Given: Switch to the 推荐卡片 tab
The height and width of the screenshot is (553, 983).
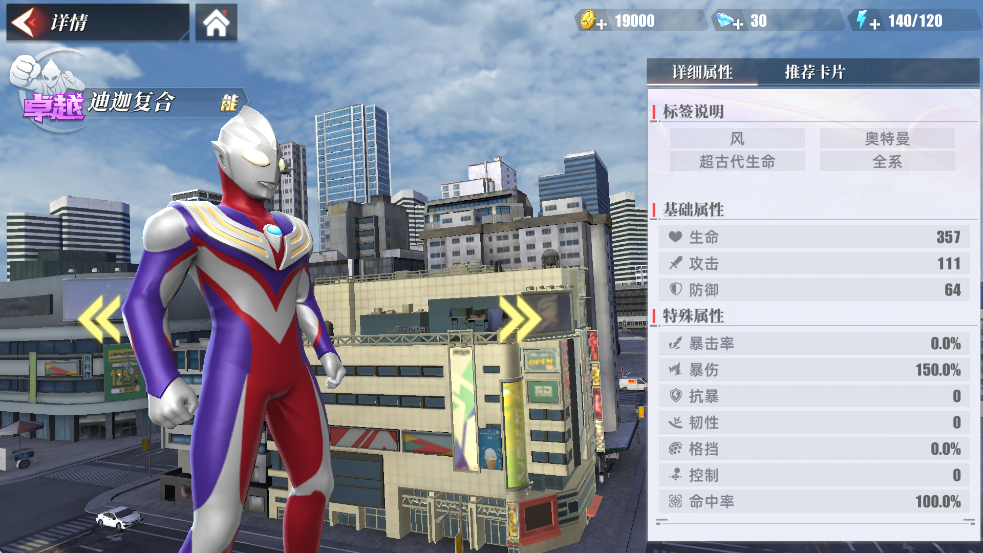Looking at the screenshot, I should pos(814,73).
